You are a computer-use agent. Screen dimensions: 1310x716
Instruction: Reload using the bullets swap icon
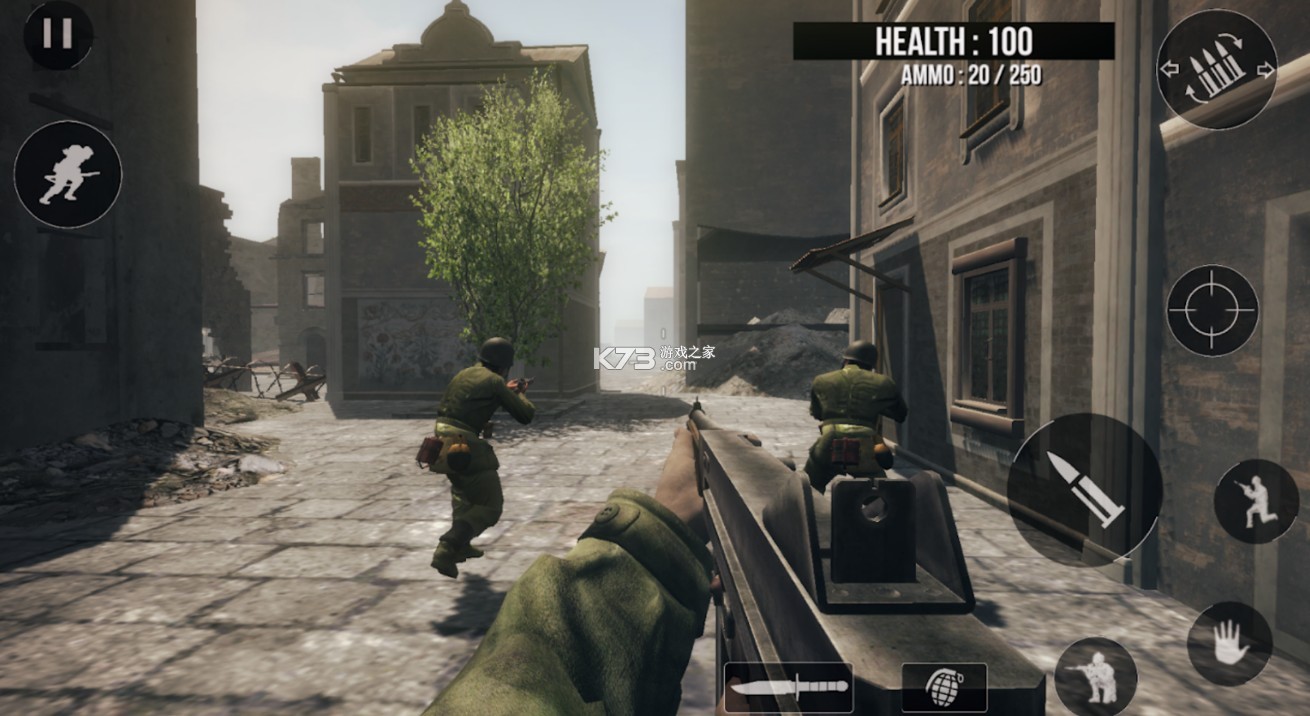[x=1216, y=69]
